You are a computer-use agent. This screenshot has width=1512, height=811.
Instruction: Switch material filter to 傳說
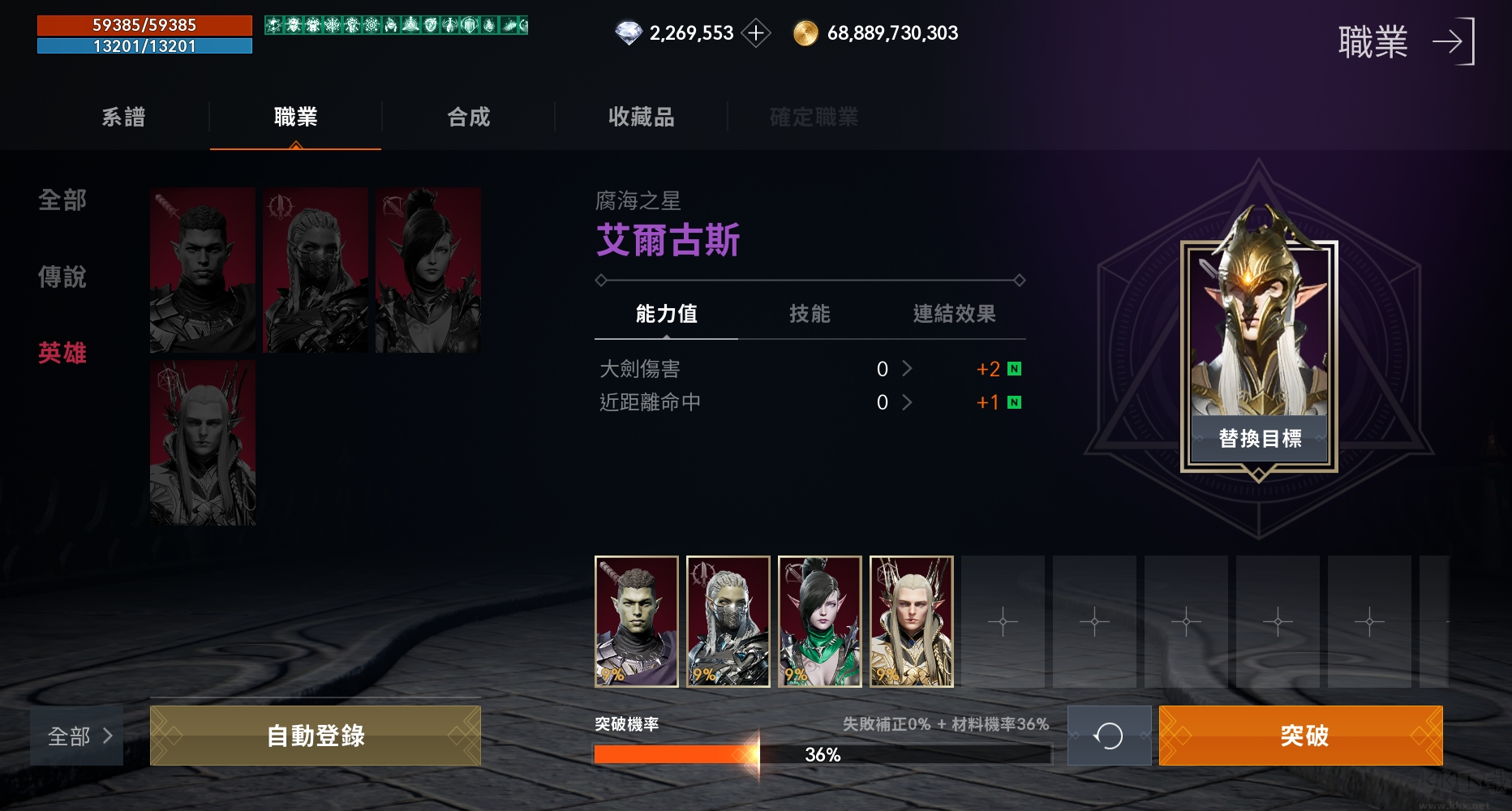62,277
